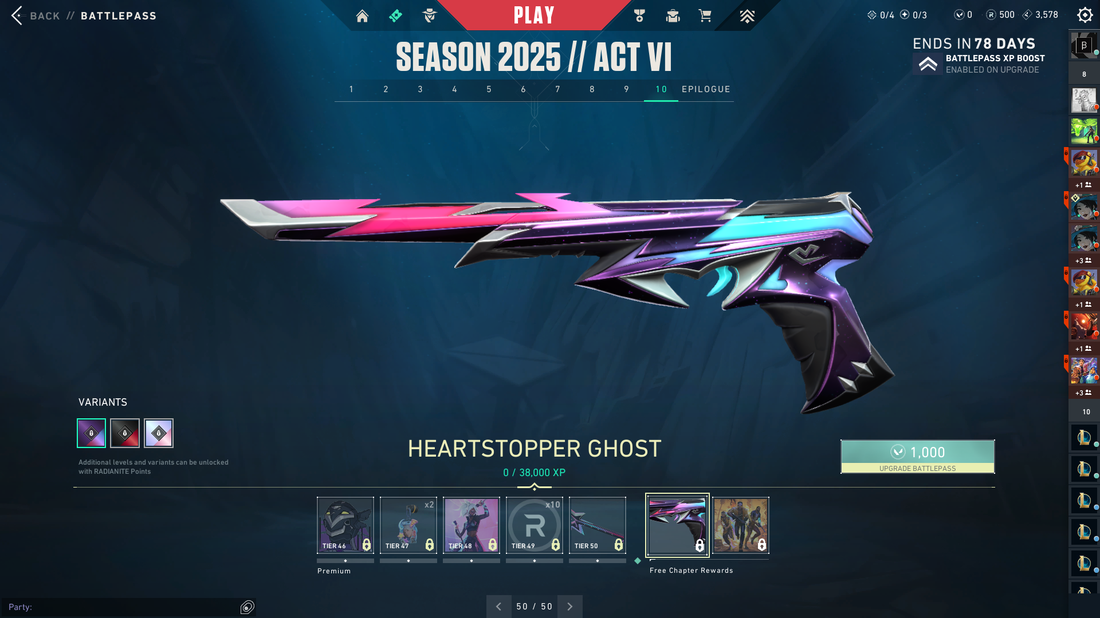Choose the white and blue variant swatch
This screenshot has width=1100, height=618.
coord(159,433)
